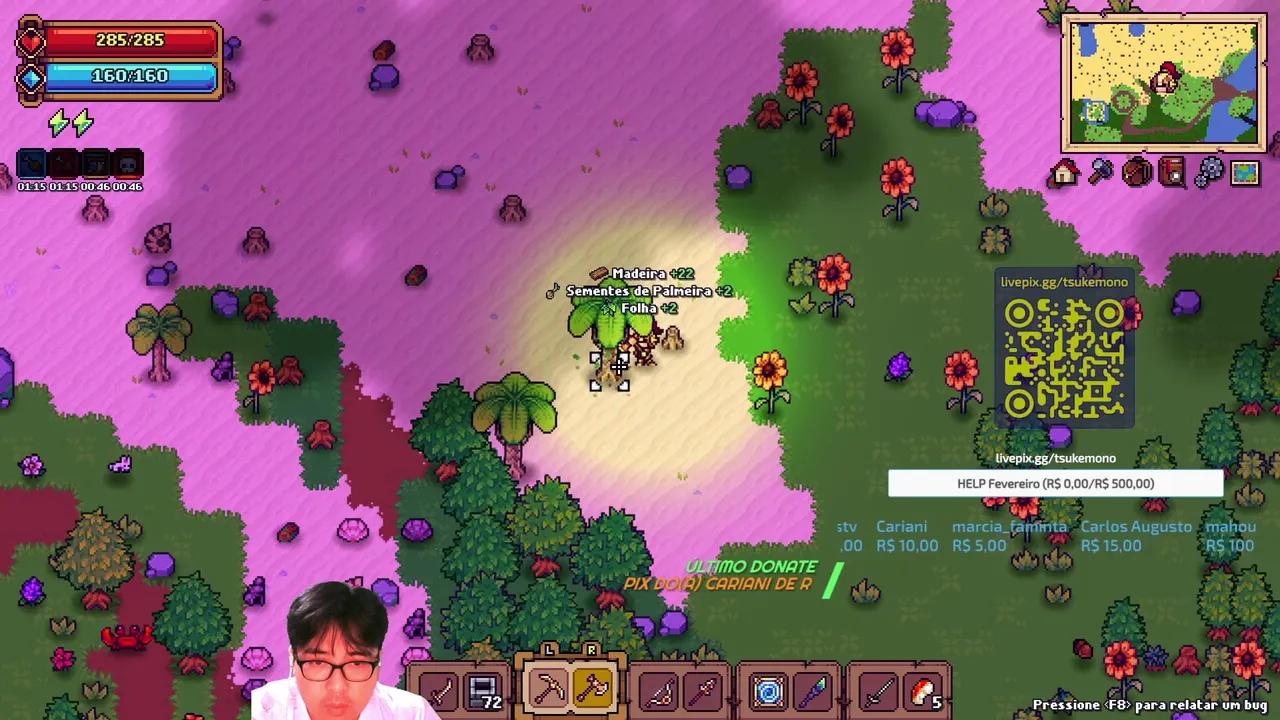Toggle the skull debuff icon timer

(126, 163)
